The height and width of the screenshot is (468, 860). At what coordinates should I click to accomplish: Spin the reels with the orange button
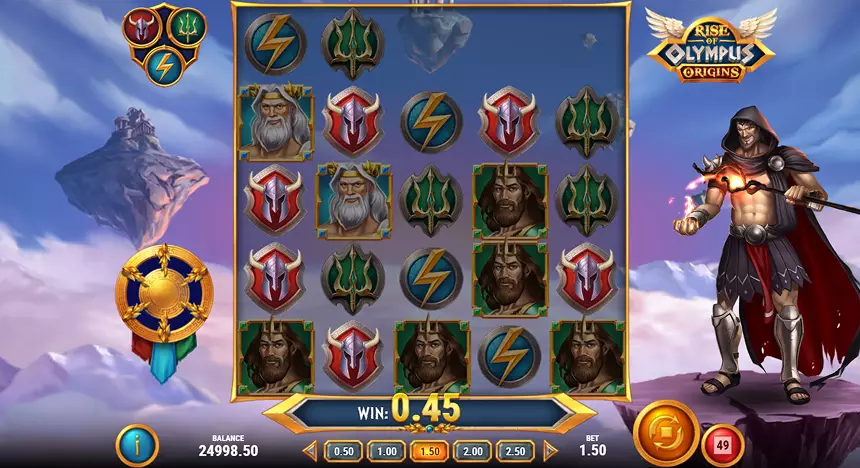point(665,433)
